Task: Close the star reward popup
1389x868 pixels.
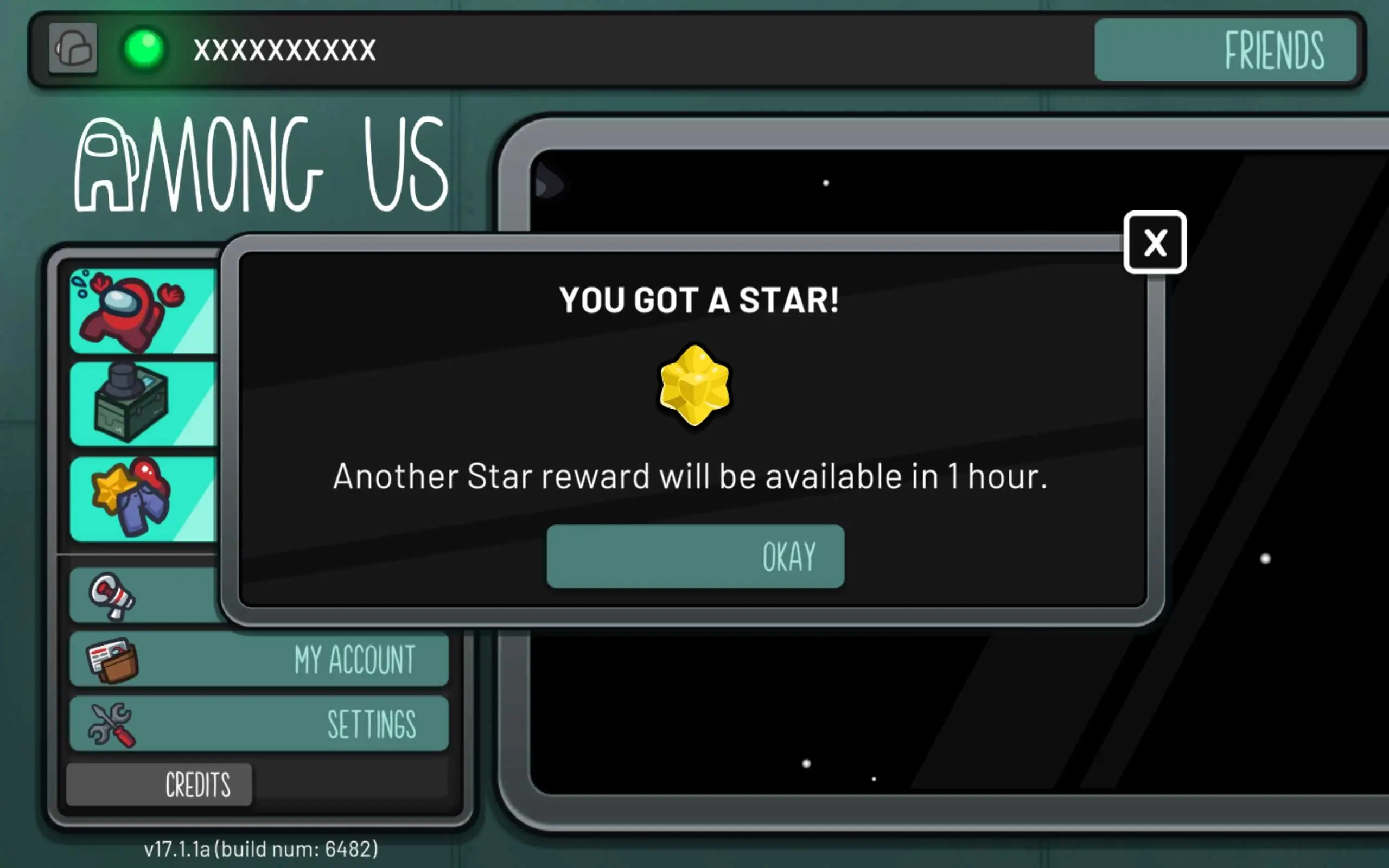Action: (x=1154, y=242)
